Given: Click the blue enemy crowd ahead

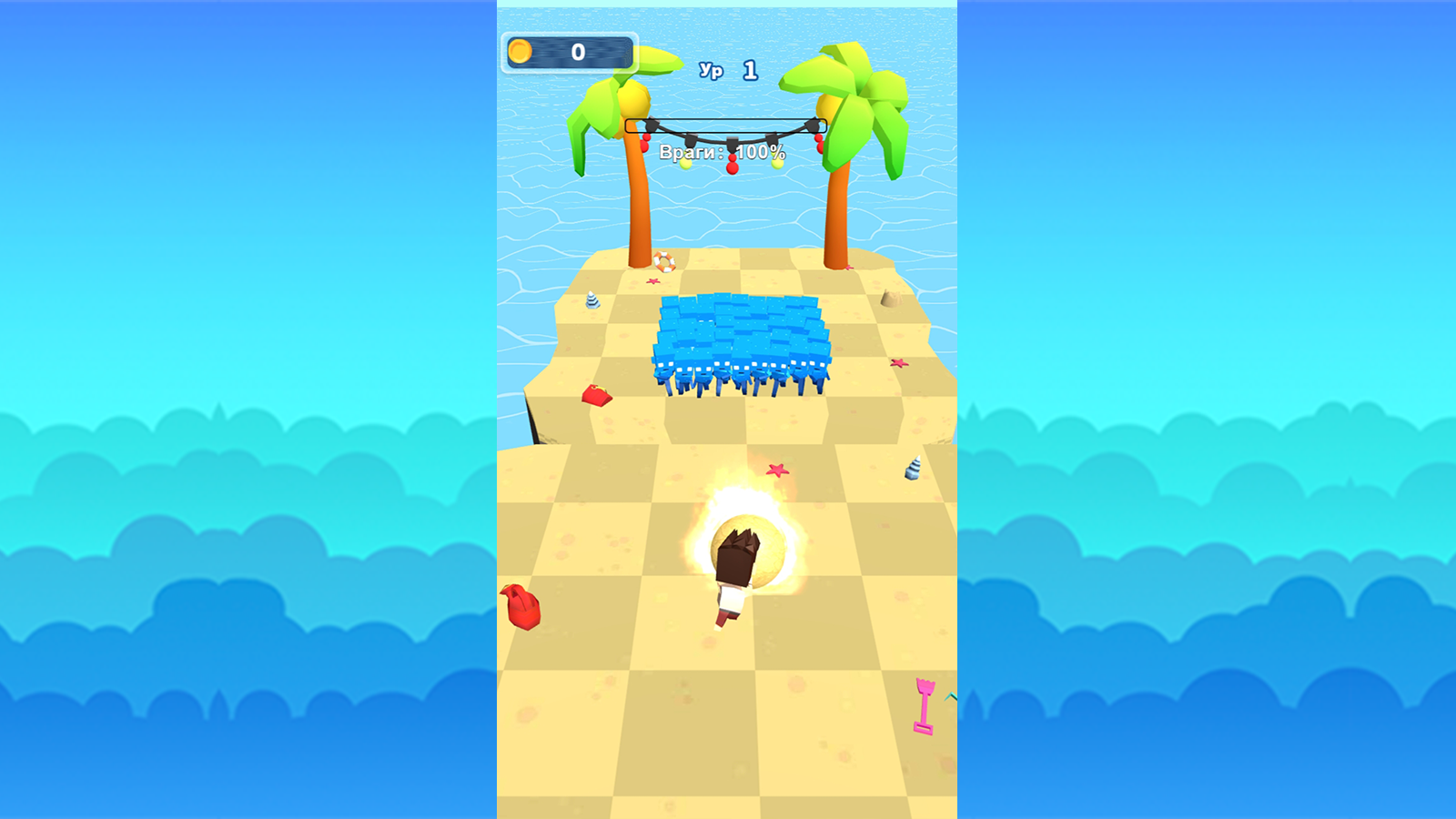Looking at the screenshot, I should (737, 341).
